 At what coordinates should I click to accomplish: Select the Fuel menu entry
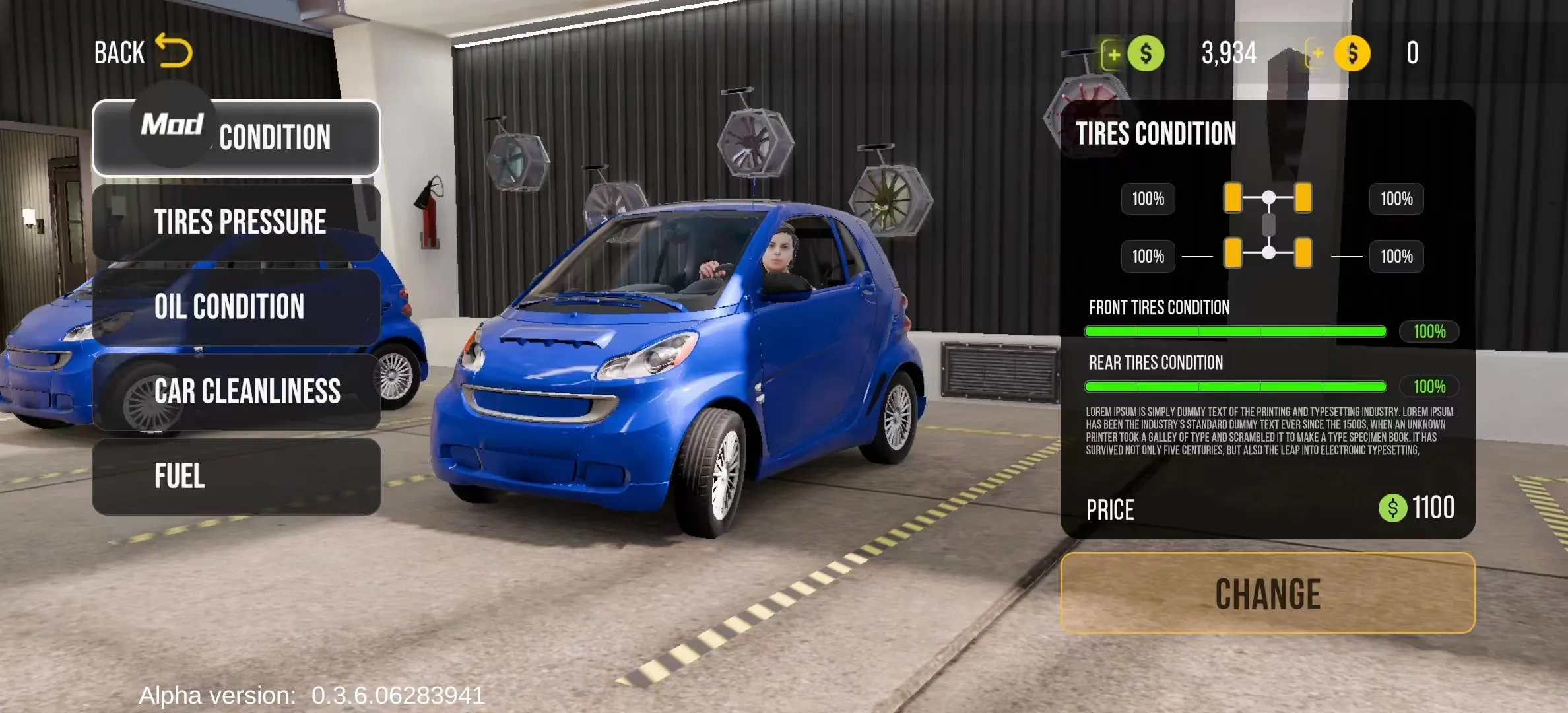238,476
